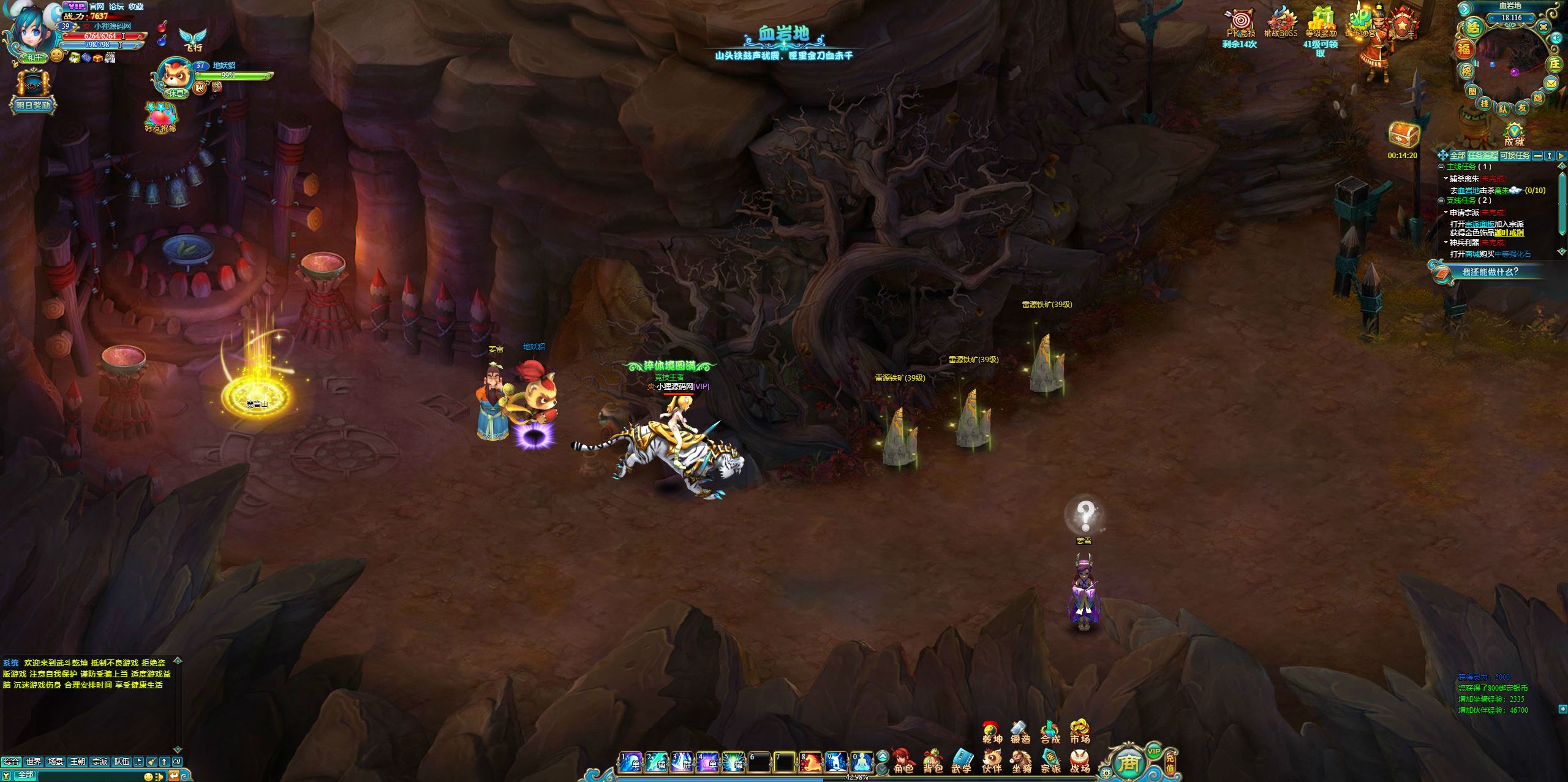Open the mail envelope beside the minimap

[1551, 83]
